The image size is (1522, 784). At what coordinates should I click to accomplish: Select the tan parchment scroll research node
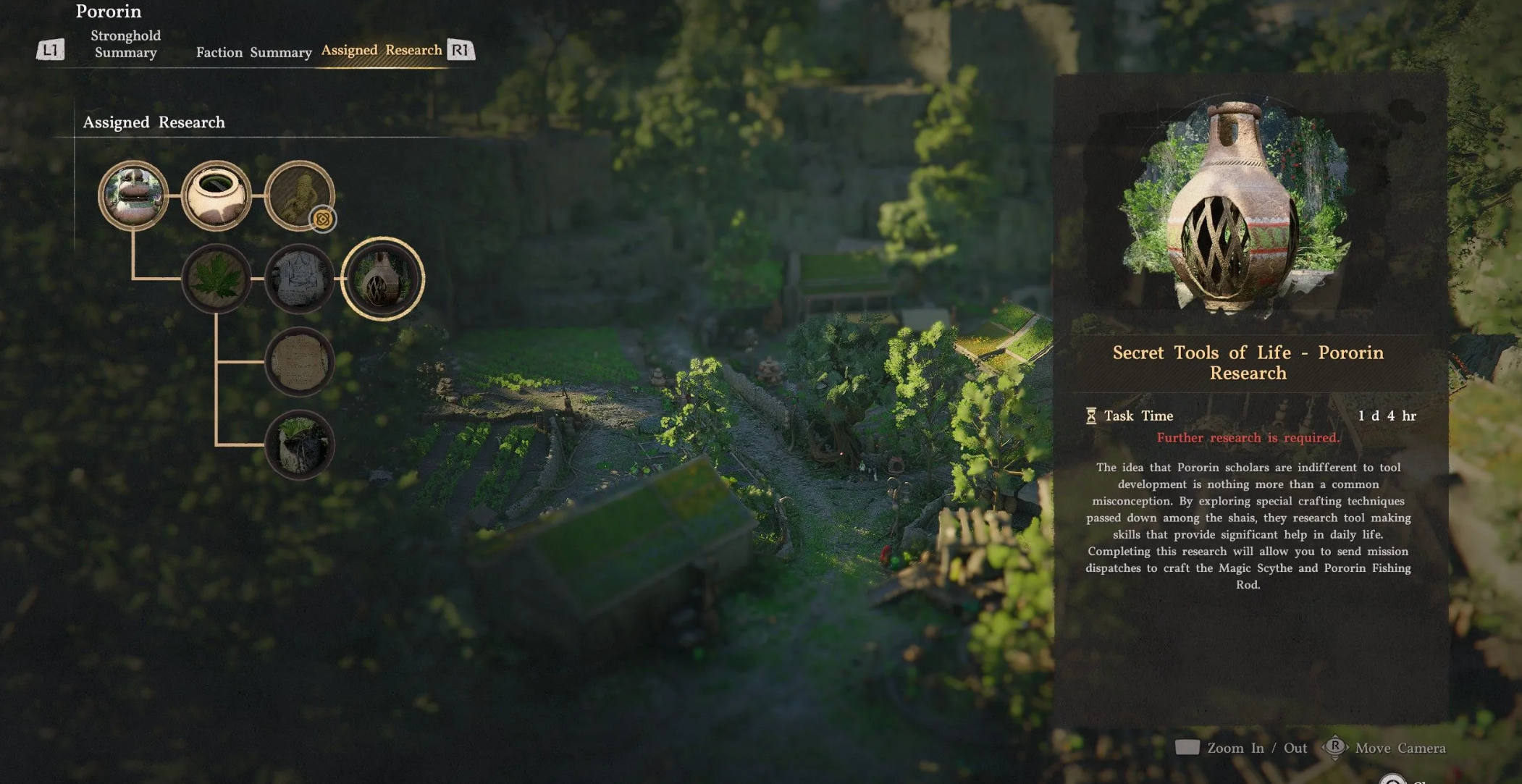click(x=299, y=361)
